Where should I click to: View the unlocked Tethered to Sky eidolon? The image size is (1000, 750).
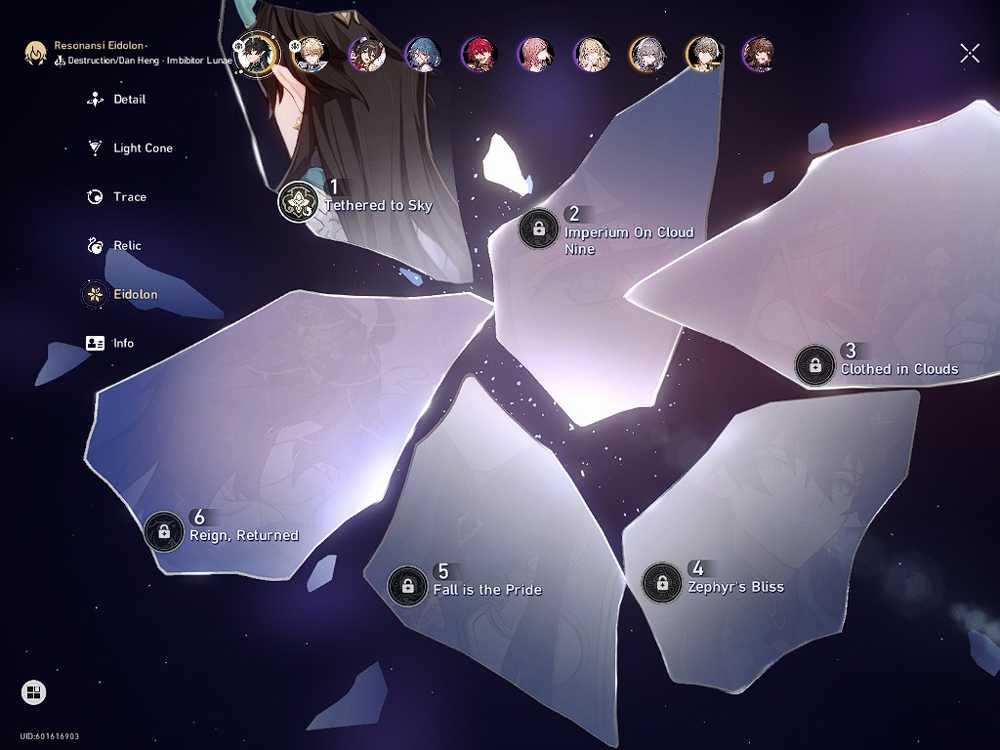tap(298, 201)
